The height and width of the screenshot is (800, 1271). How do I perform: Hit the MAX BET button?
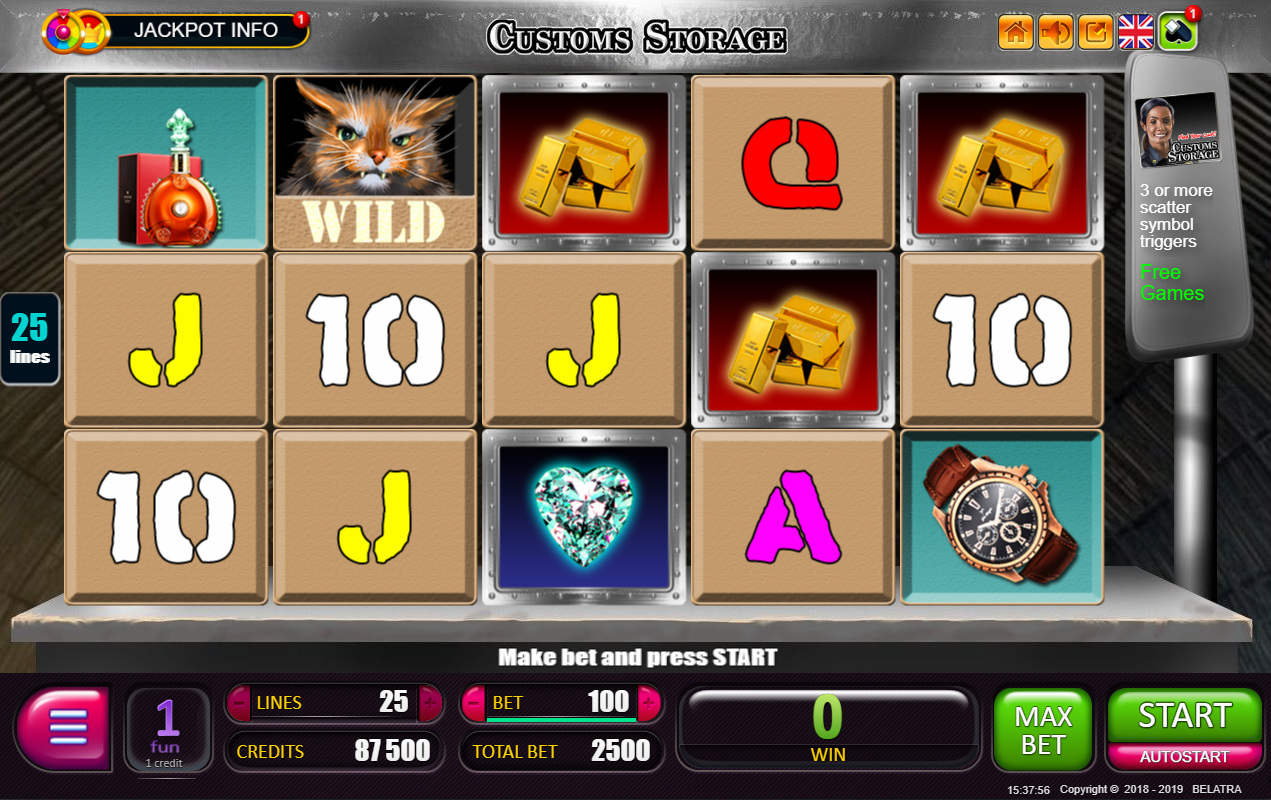tap(1043, 730)
